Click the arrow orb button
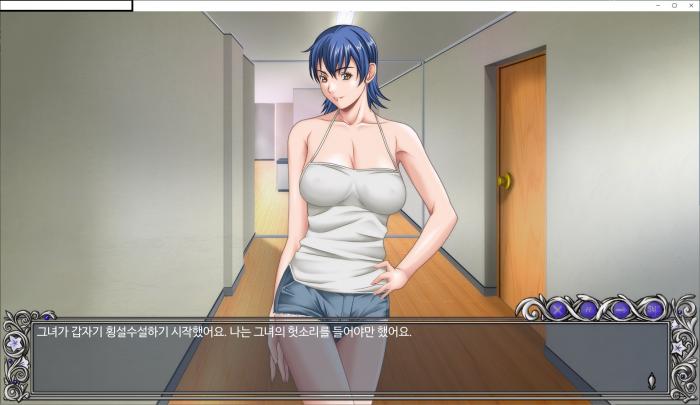 click(x=620, y=310)
